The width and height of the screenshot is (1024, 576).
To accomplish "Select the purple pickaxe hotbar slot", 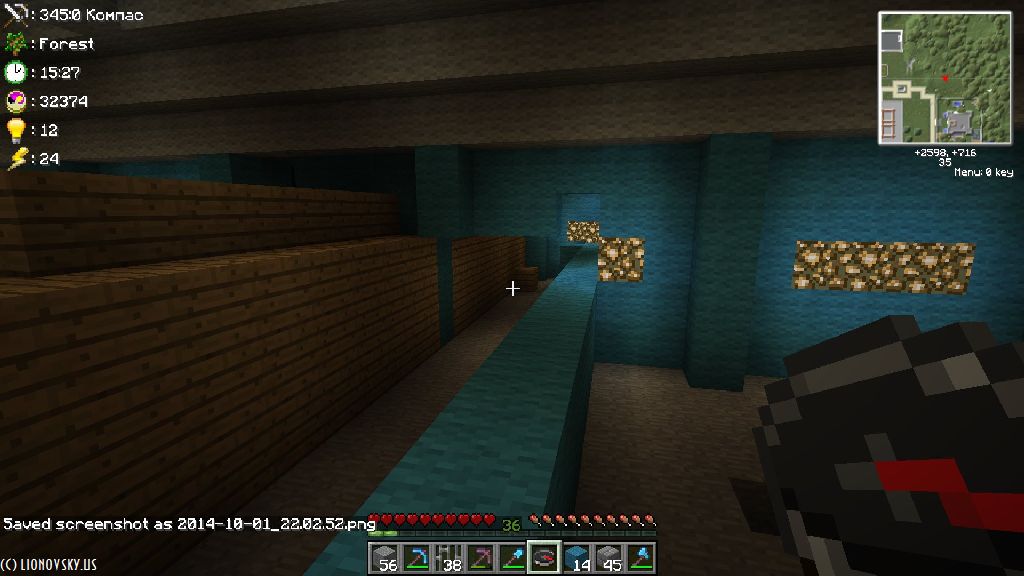I will (x=480, y=557).
